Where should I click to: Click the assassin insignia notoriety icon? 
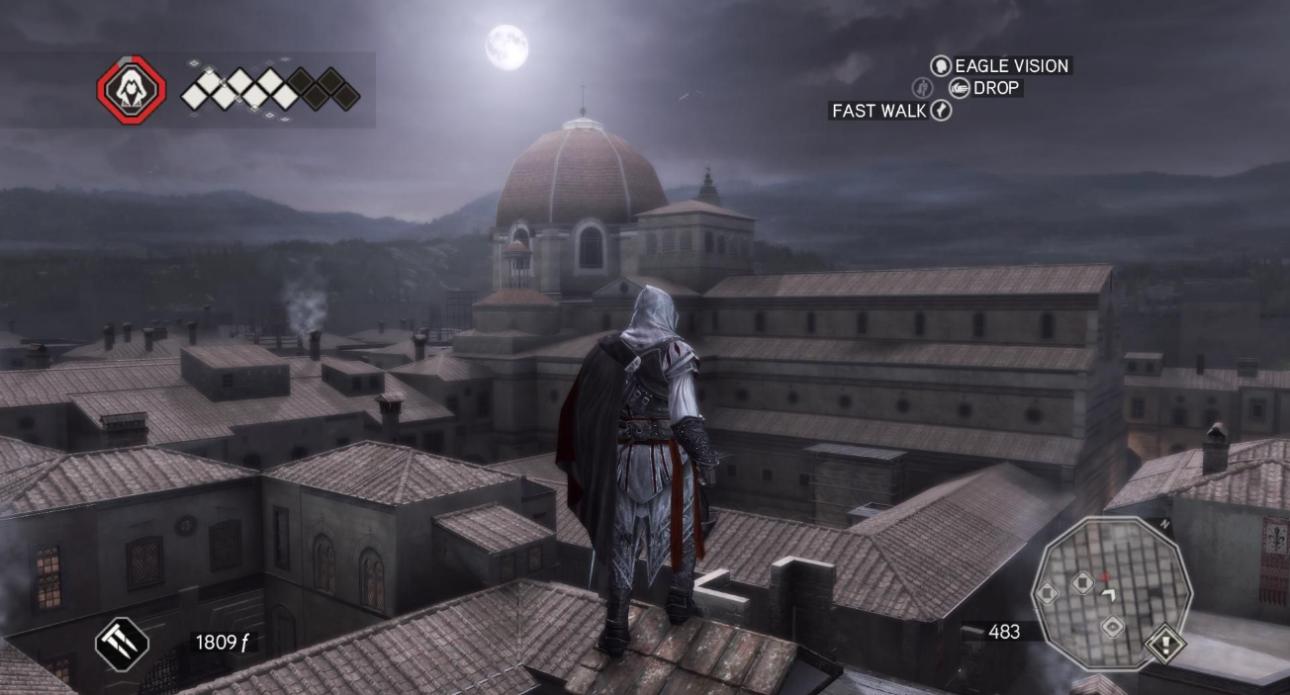coord(130,90)
